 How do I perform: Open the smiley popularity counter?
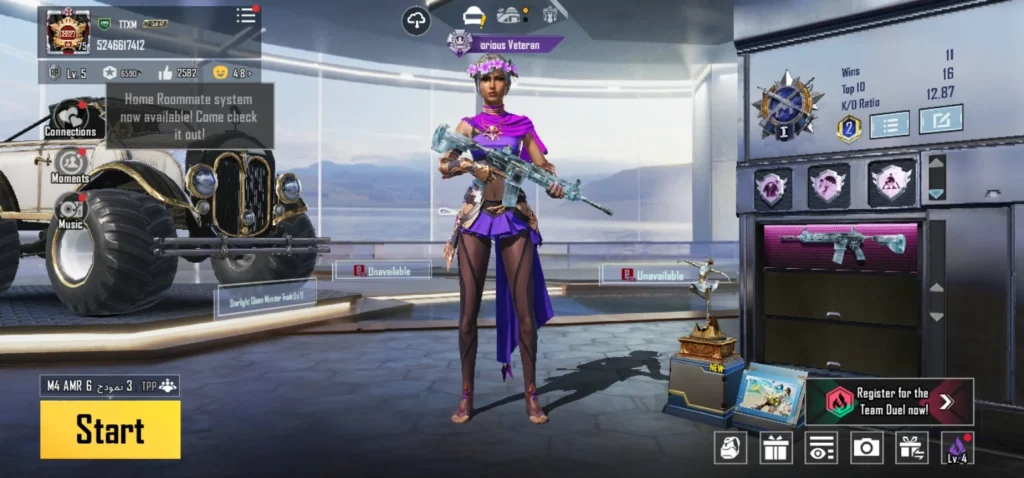(230, 73)
